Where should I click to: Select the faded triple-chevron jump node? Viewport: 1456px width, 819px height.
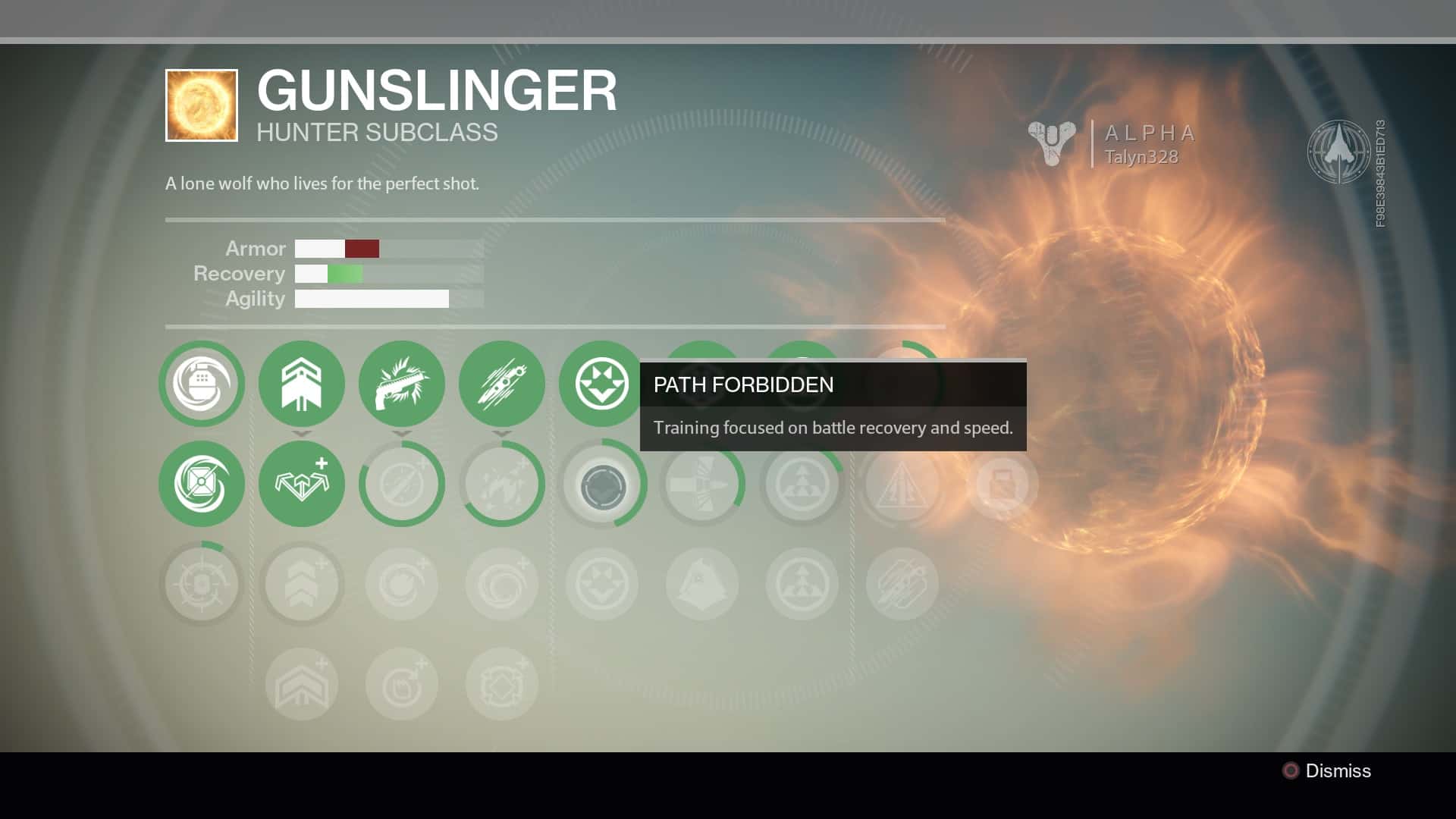(302, 584)
